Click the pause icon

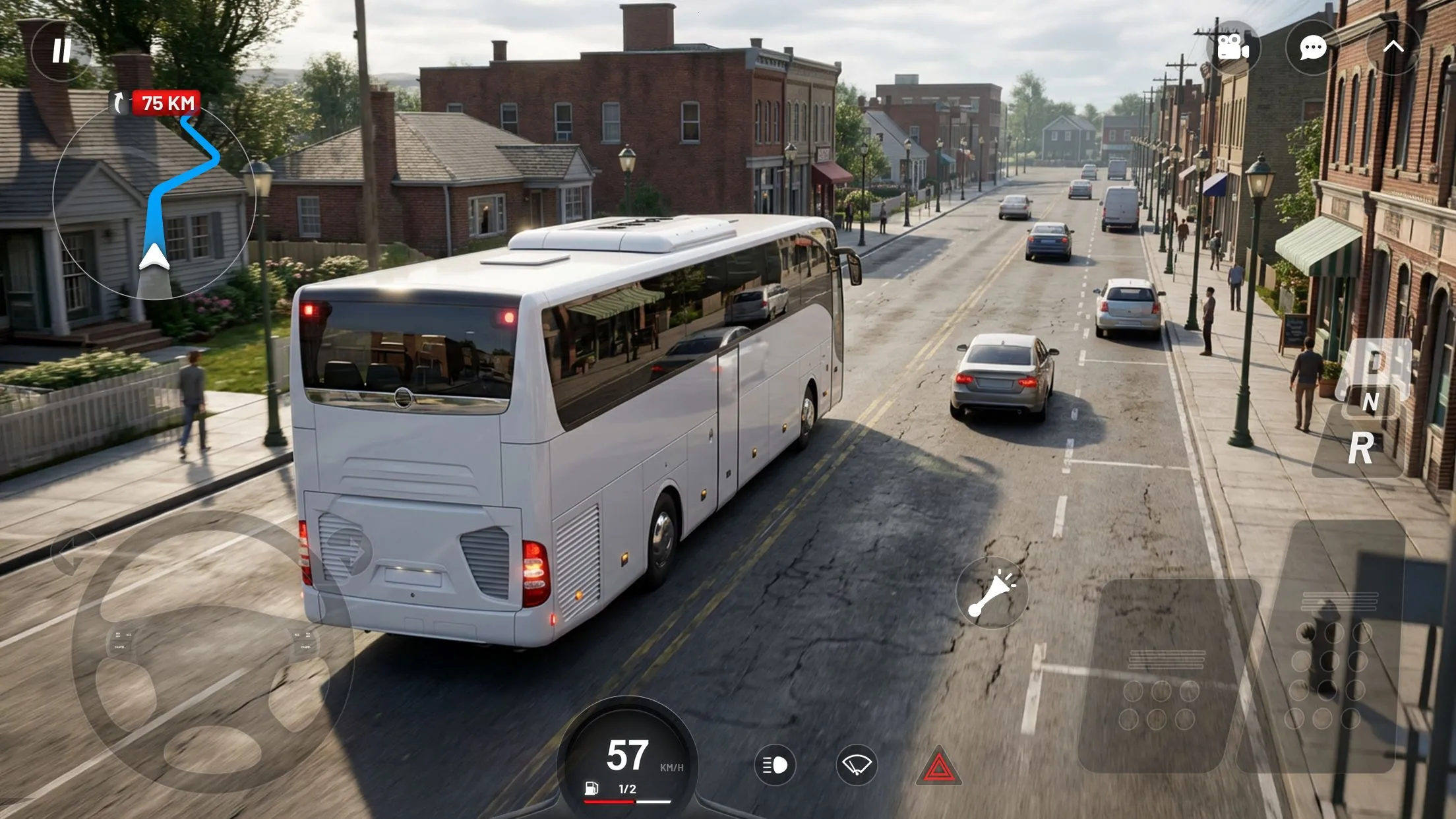(x=62, y=50)
